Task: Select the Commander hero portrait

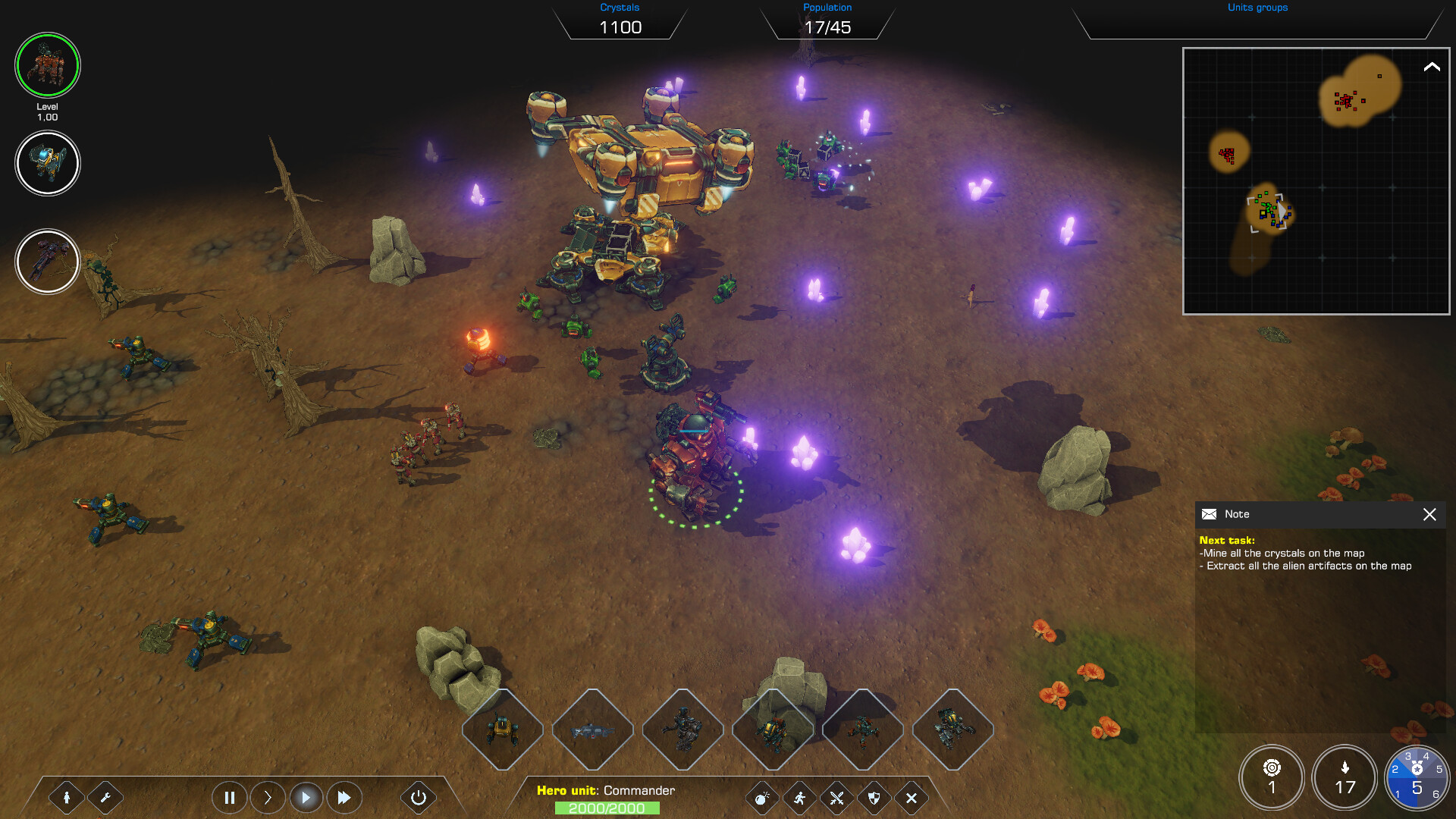Action: pyautogui.click(x=48, y=66)
